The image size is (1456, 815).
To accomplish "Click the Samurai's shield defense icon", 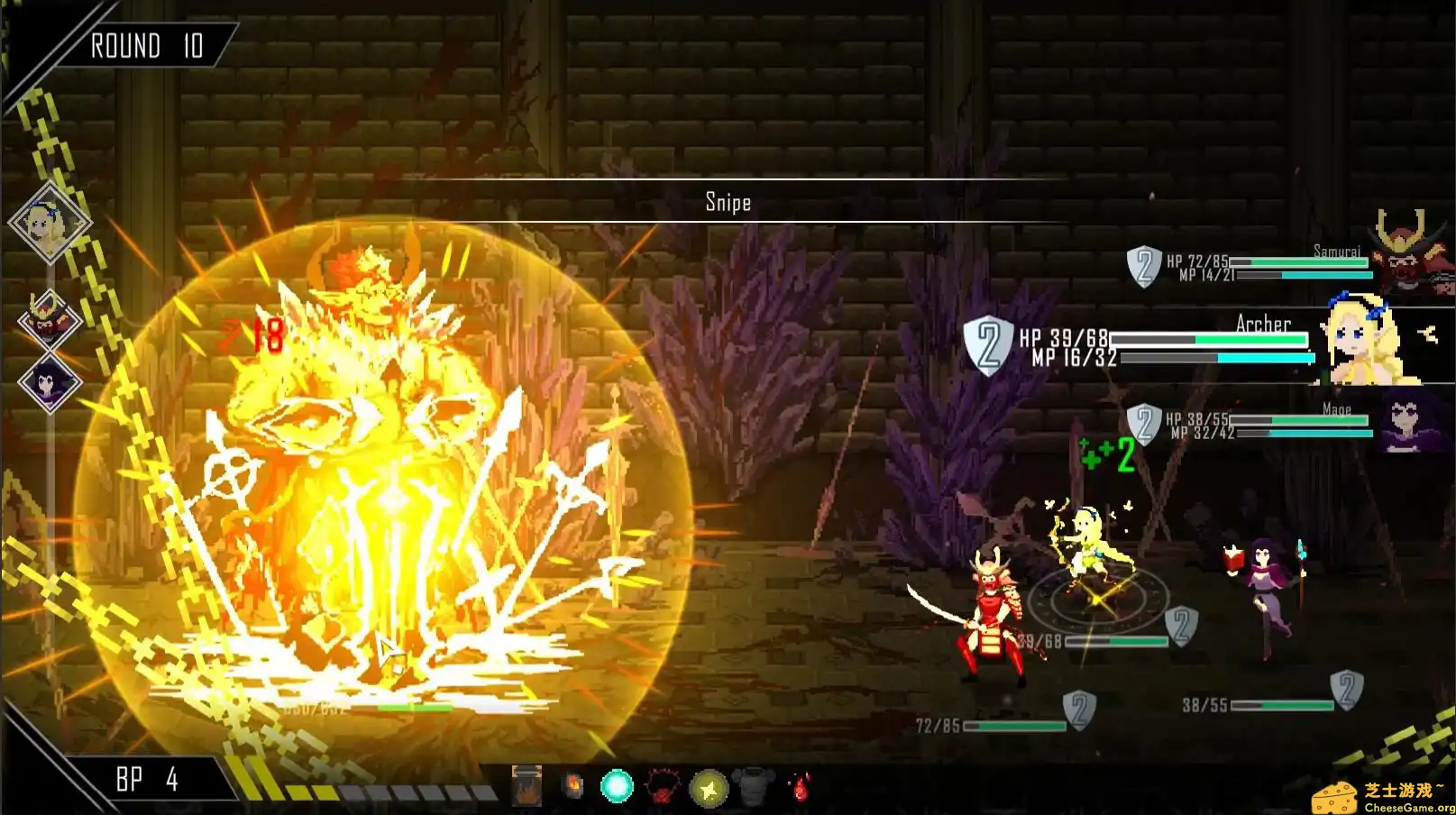I will point(1143,268).
